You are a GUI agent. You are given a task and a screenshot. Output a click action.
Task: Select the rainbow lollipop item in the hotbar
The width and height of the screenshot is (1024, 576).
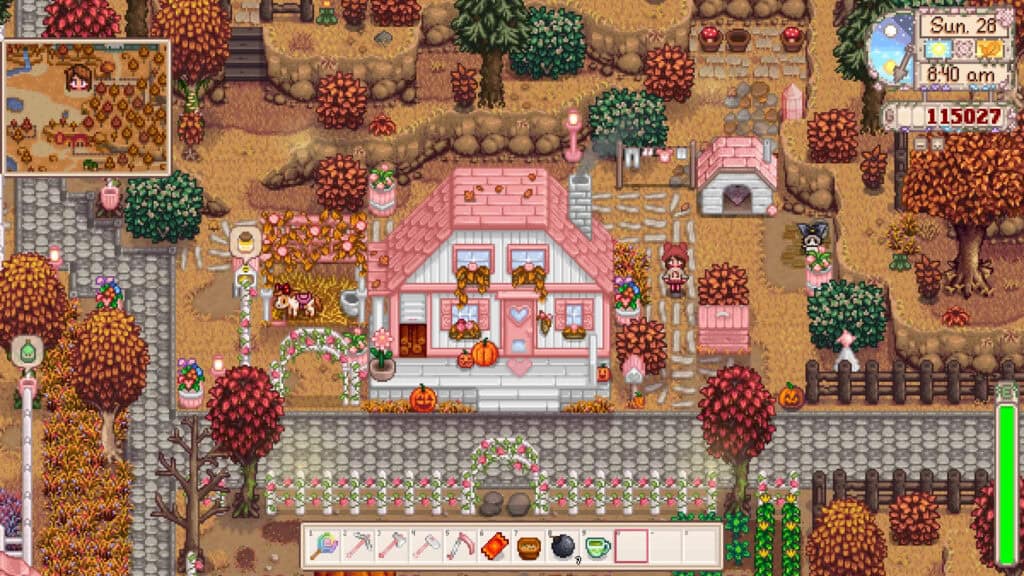[324, 546]
